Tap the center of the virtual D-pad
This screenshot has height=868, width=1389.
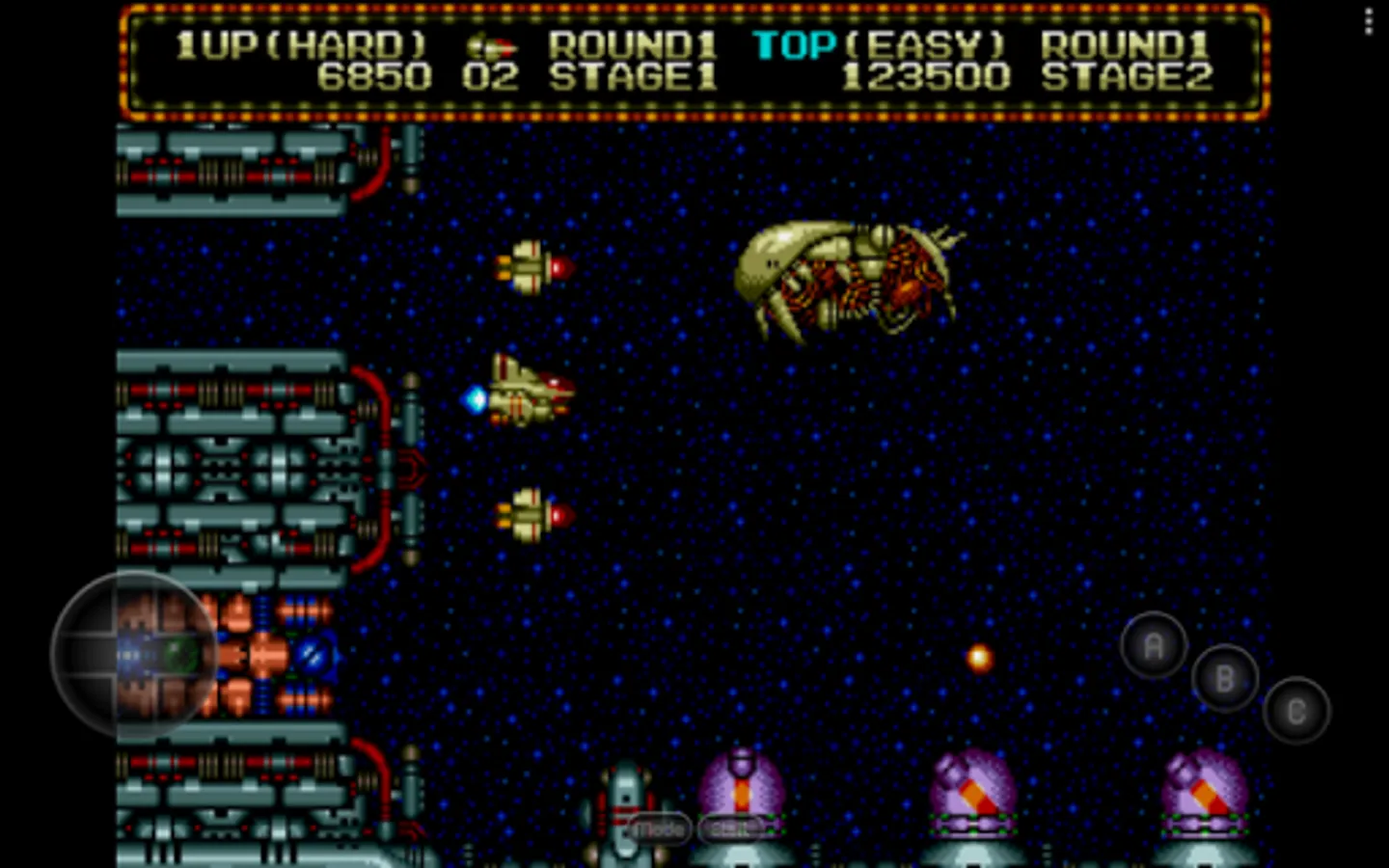click(x=135, y=656)
